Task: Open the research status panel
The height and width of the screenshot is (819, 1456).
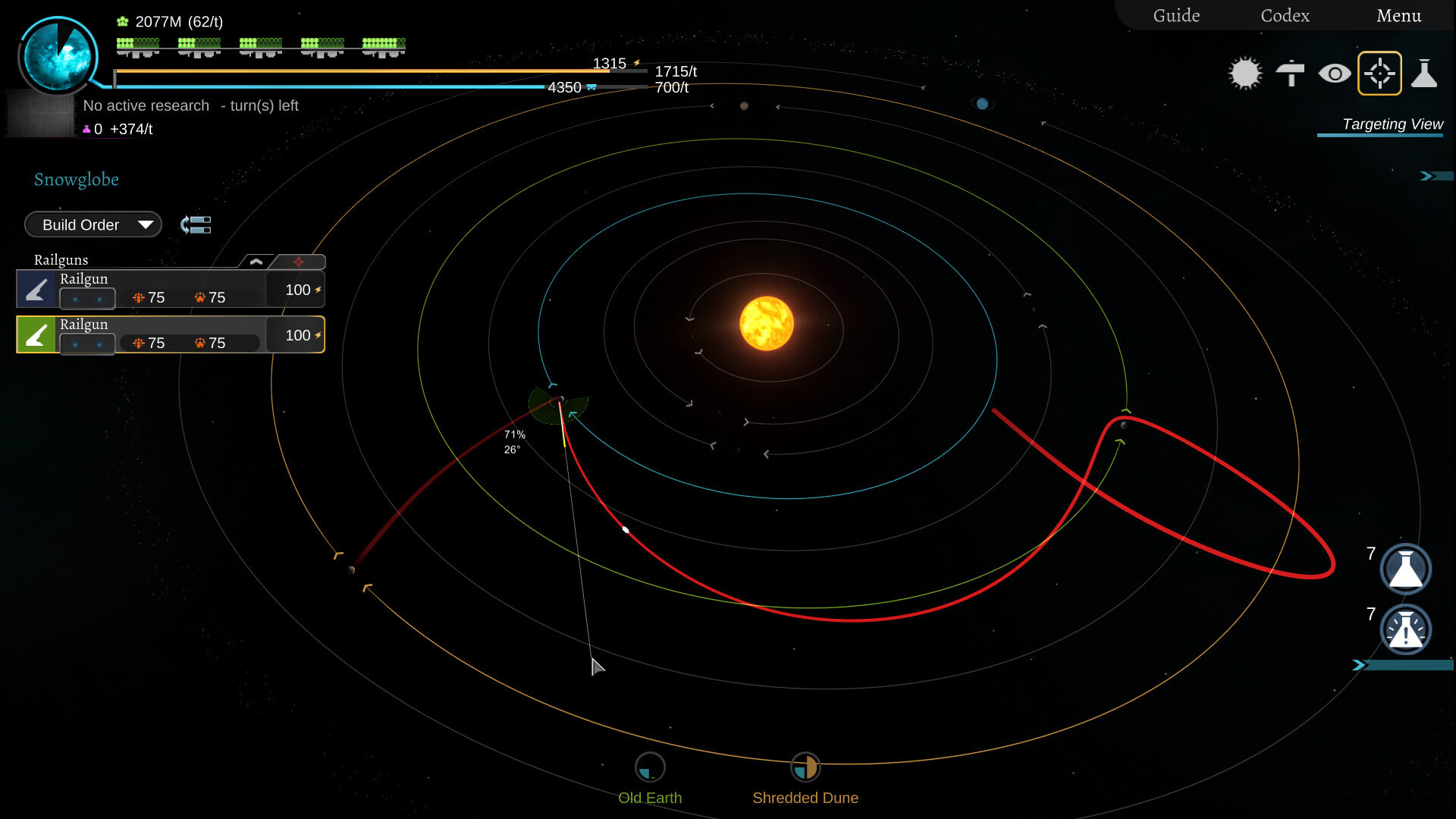Action: tap(190, 106)
